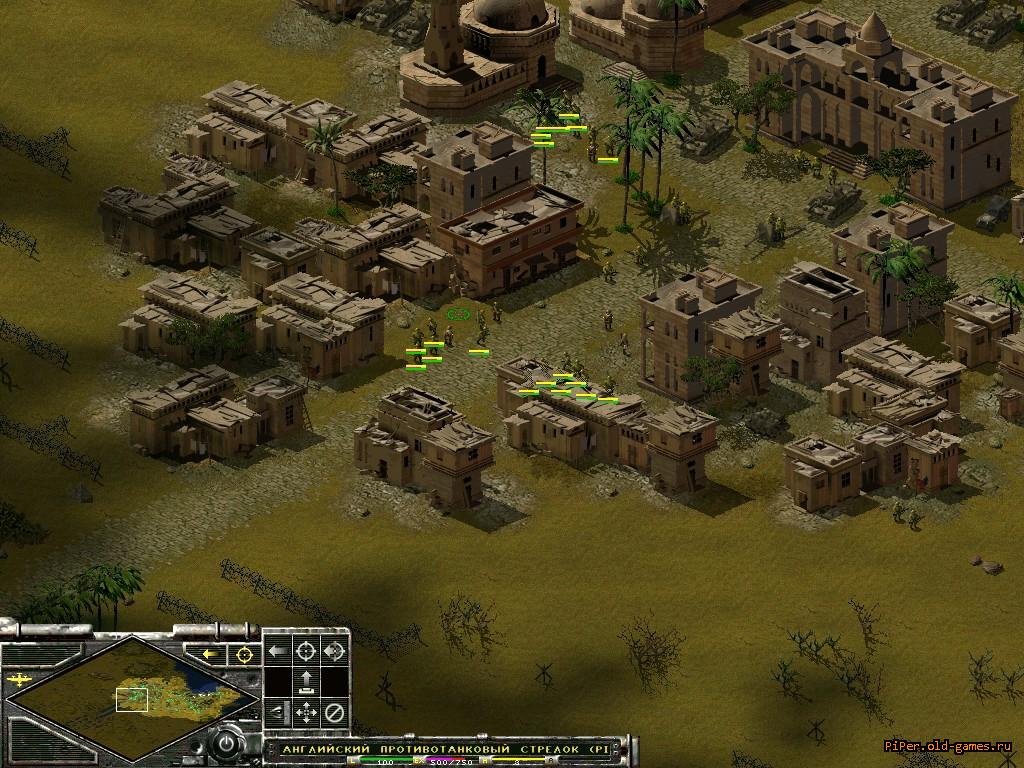Select the yellow airplane support icon
Viewport: 1024px width, 768px height.
click(x=18, y=679)
